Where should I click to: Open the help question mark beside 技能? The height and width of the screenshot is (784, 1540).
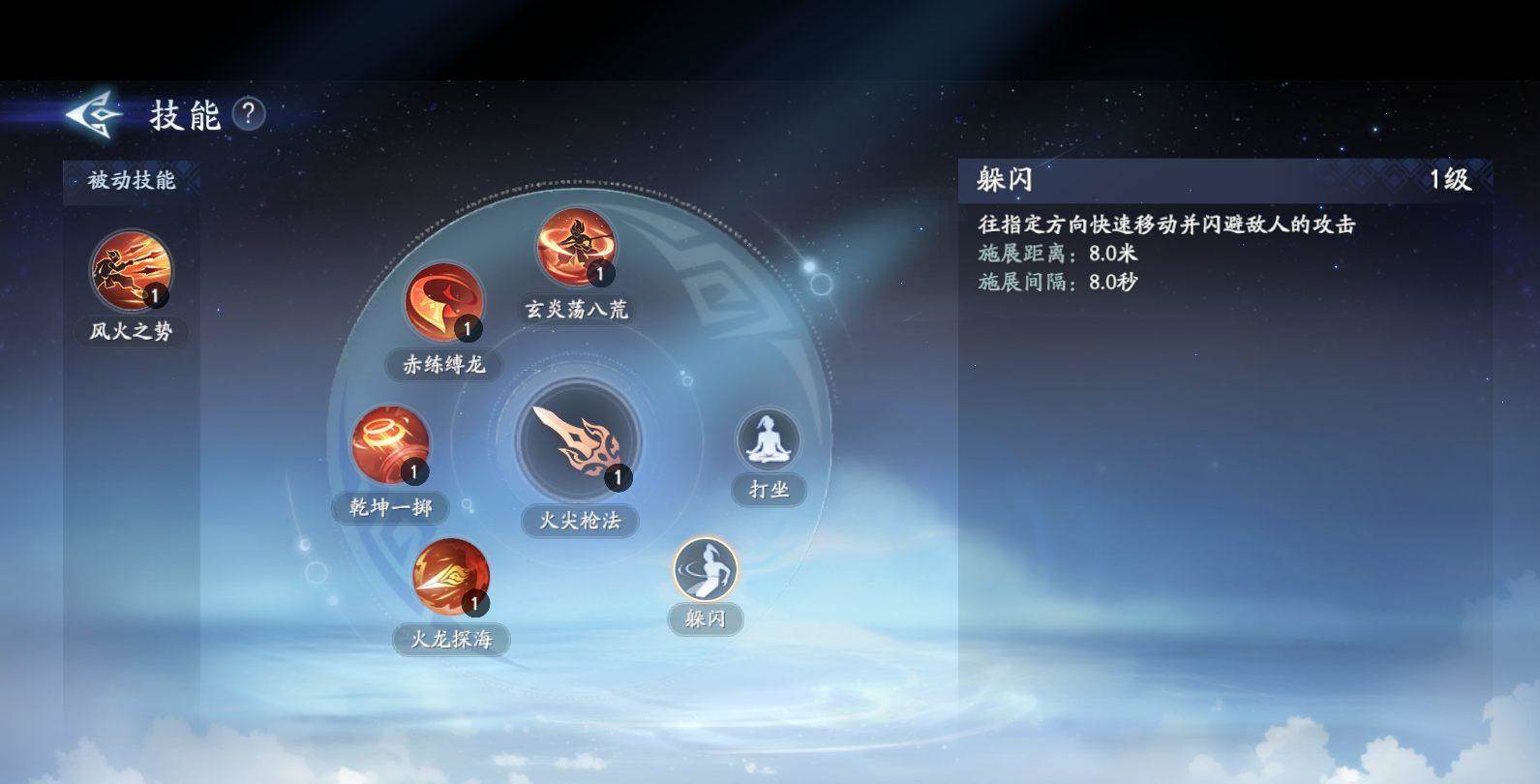point(251,116)
